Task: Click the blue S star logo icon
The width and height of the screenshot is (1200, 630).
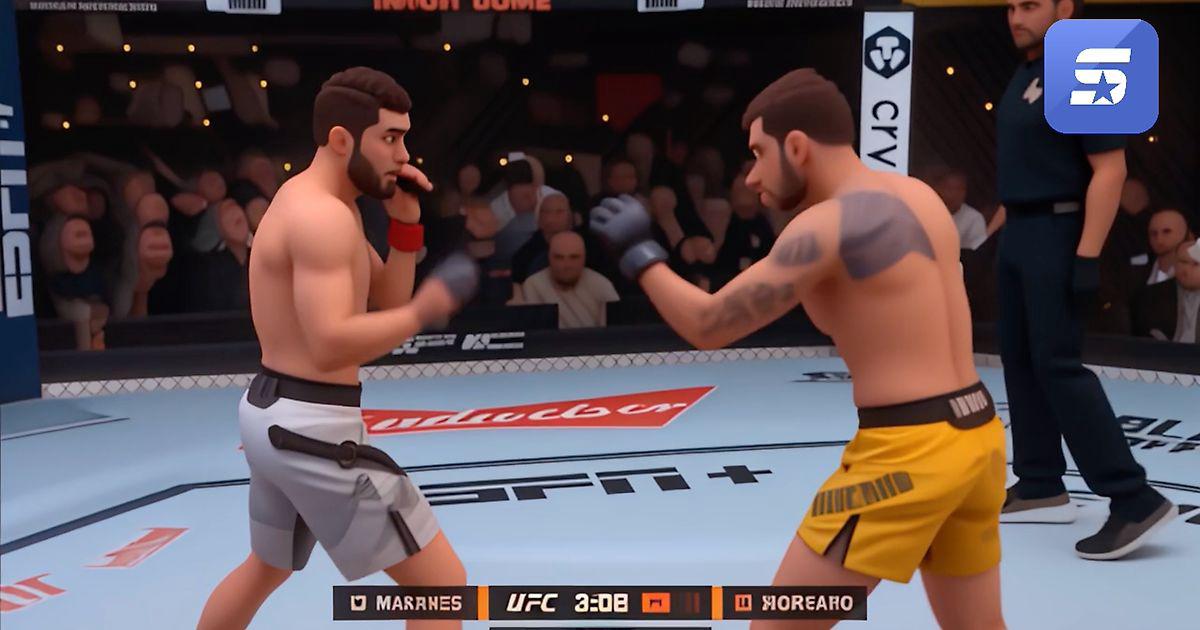Action: [x=1101, y=76]
